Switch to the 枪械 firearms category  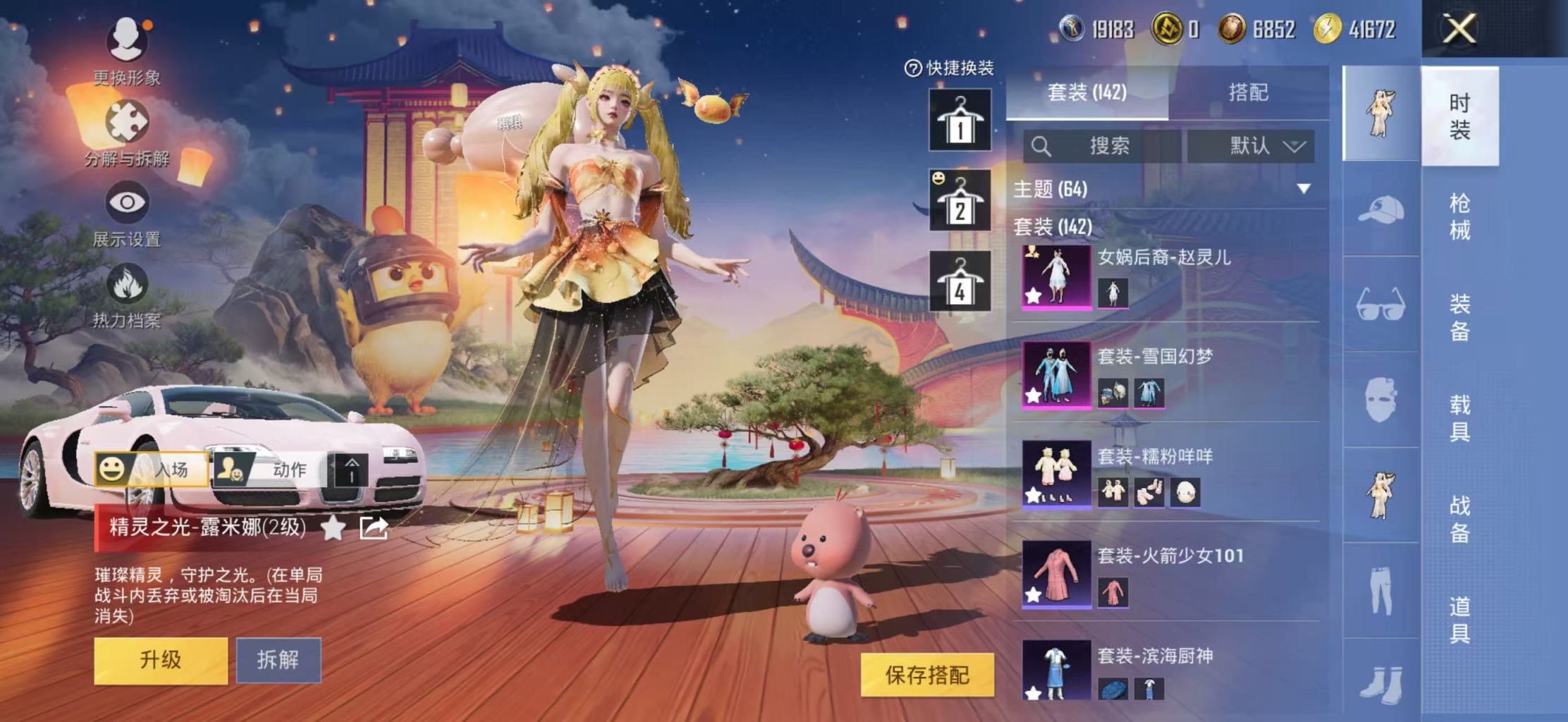pyautogui.click(x=1459, y=216)
